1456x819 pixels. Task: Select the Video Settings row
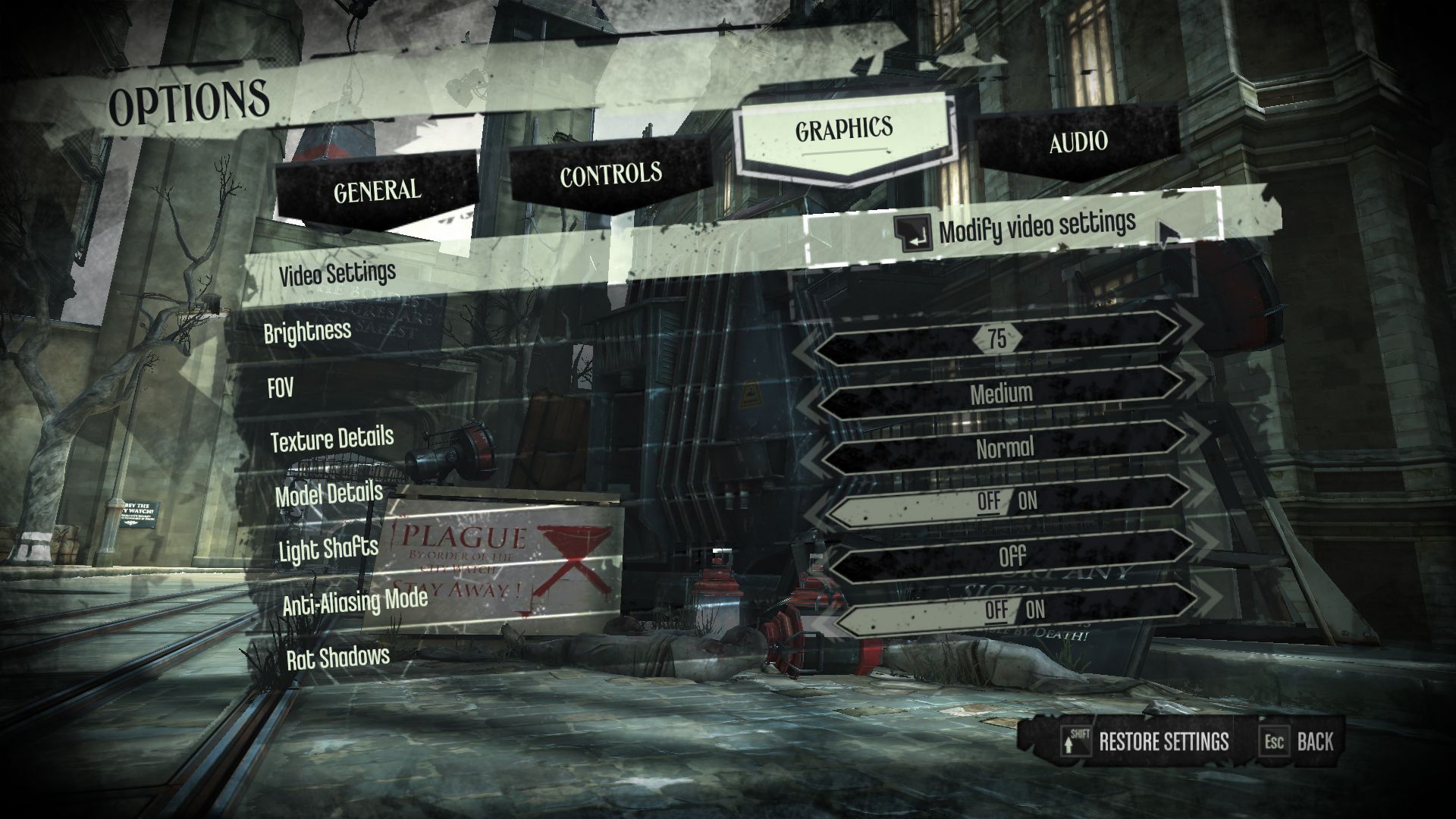pos(337,273)
